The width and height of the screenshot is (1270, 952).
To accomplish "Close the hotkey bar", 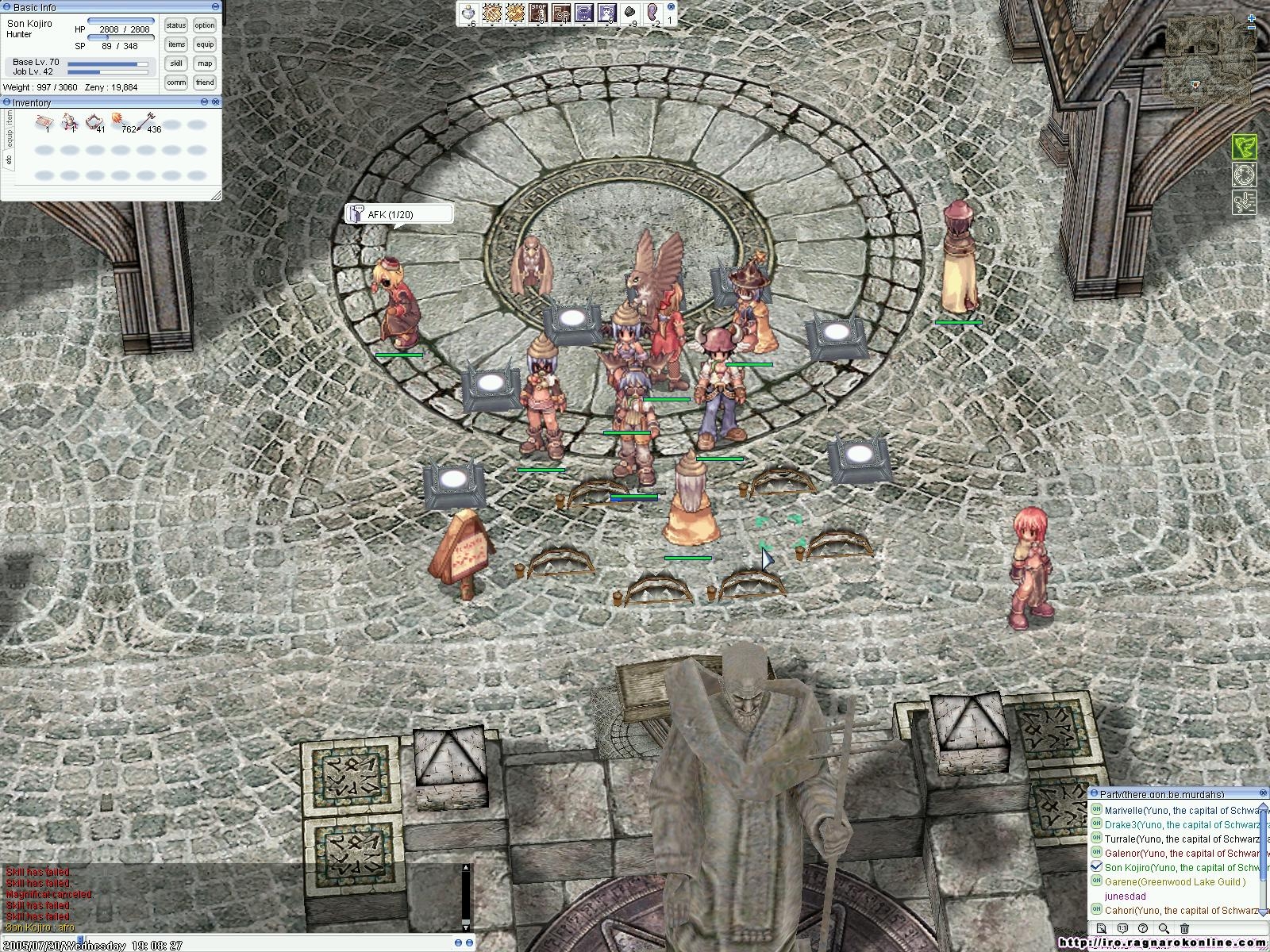I will coord(672,6).
